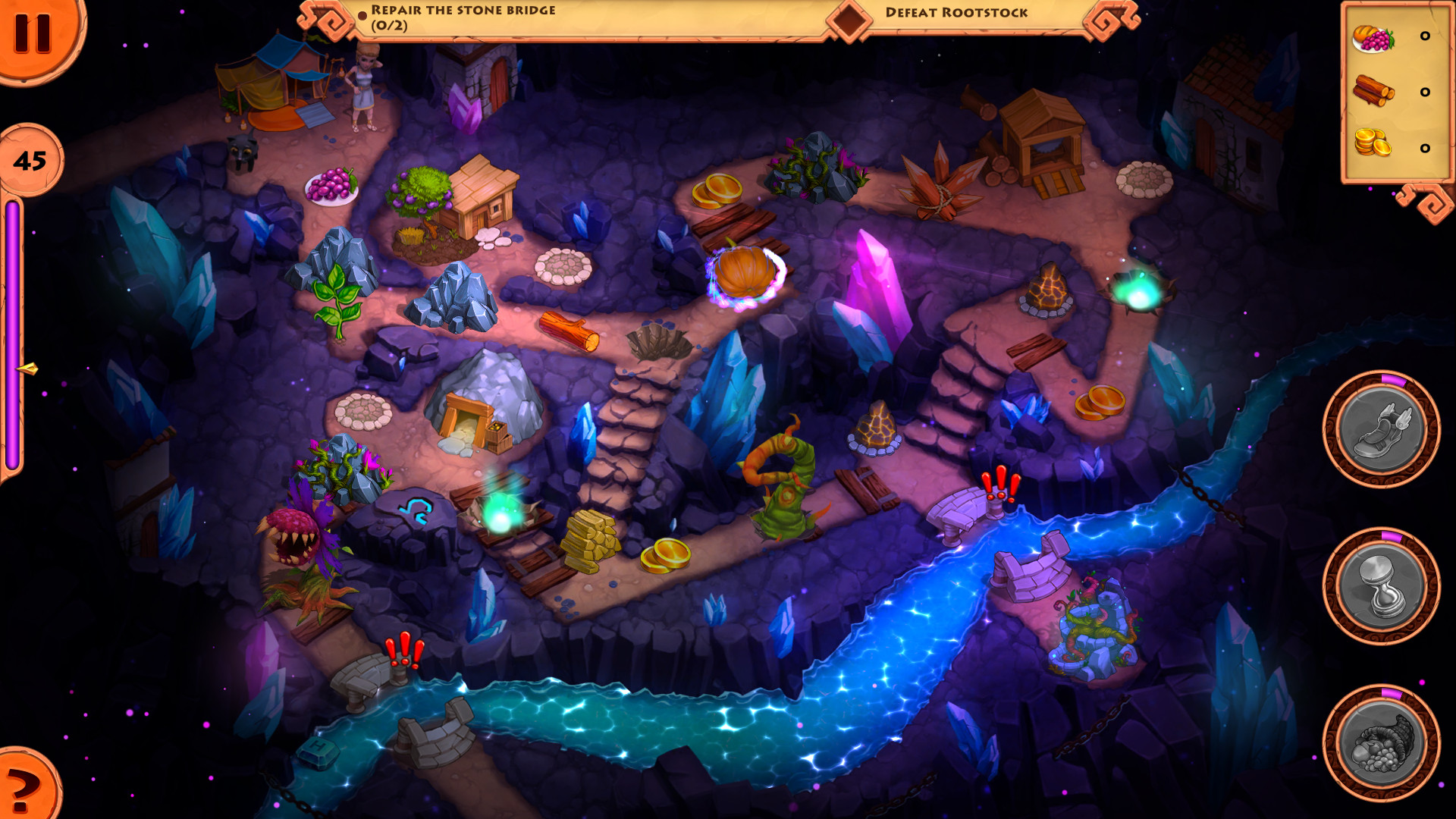The width and height of the screenshot is (1456, 819).
Task: Click the progress arrow on the left bar
Action: click(25, 368)
